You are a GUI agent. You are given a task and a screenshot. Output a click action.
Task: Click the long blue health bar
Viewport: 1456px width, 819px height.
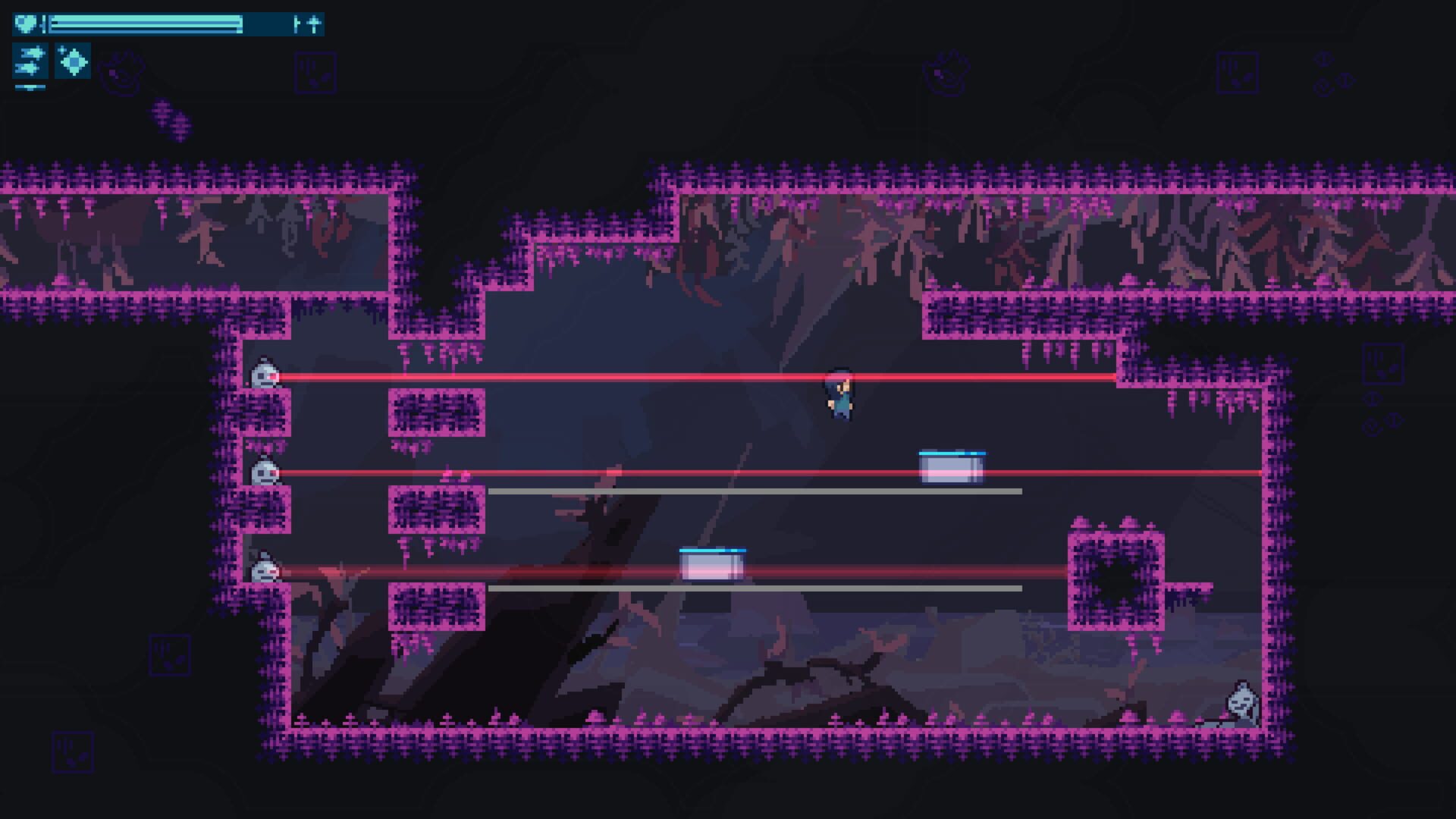click(144, 23)
